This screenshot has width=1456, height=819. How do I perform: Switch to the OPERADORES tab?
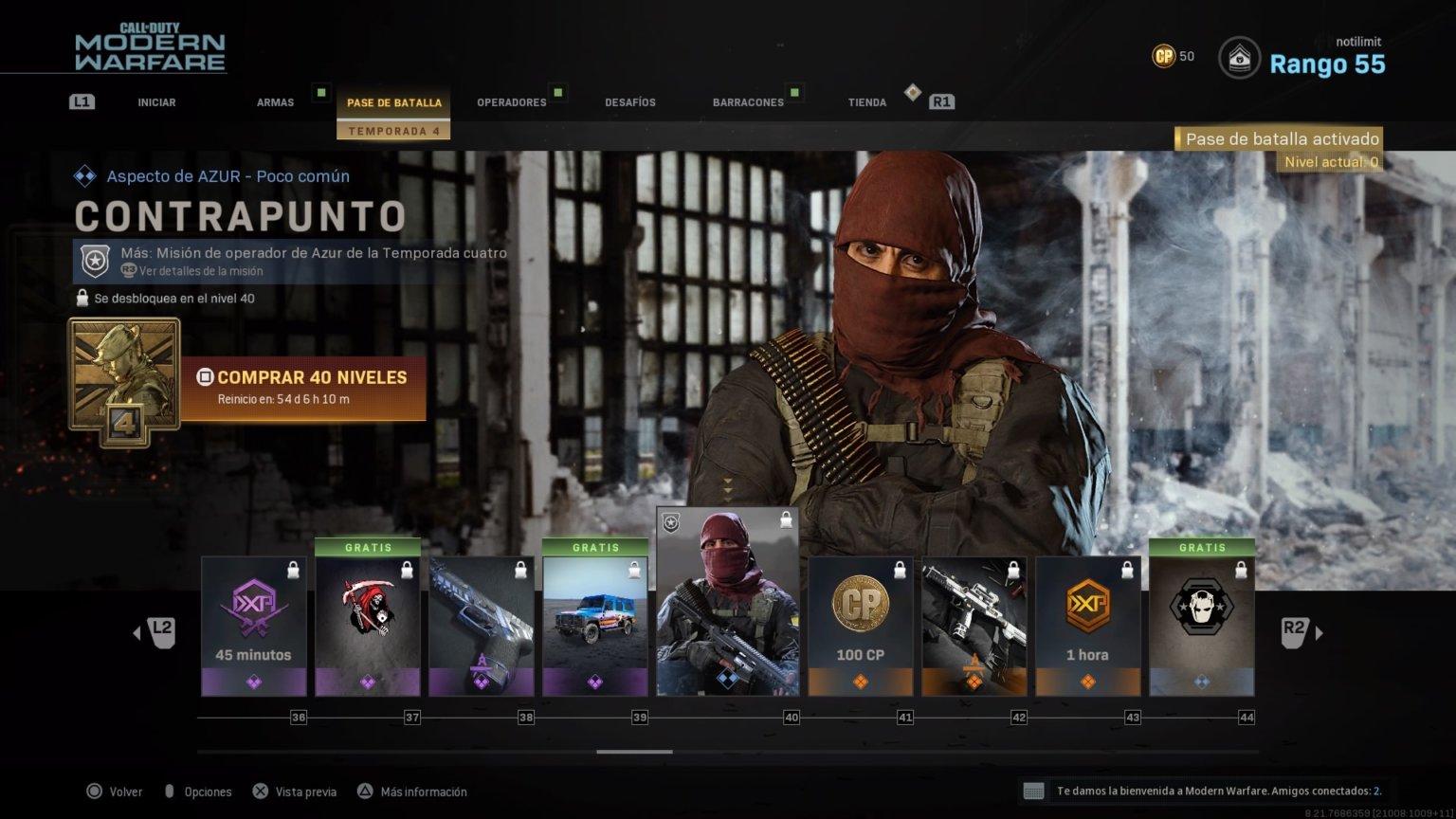513,101
